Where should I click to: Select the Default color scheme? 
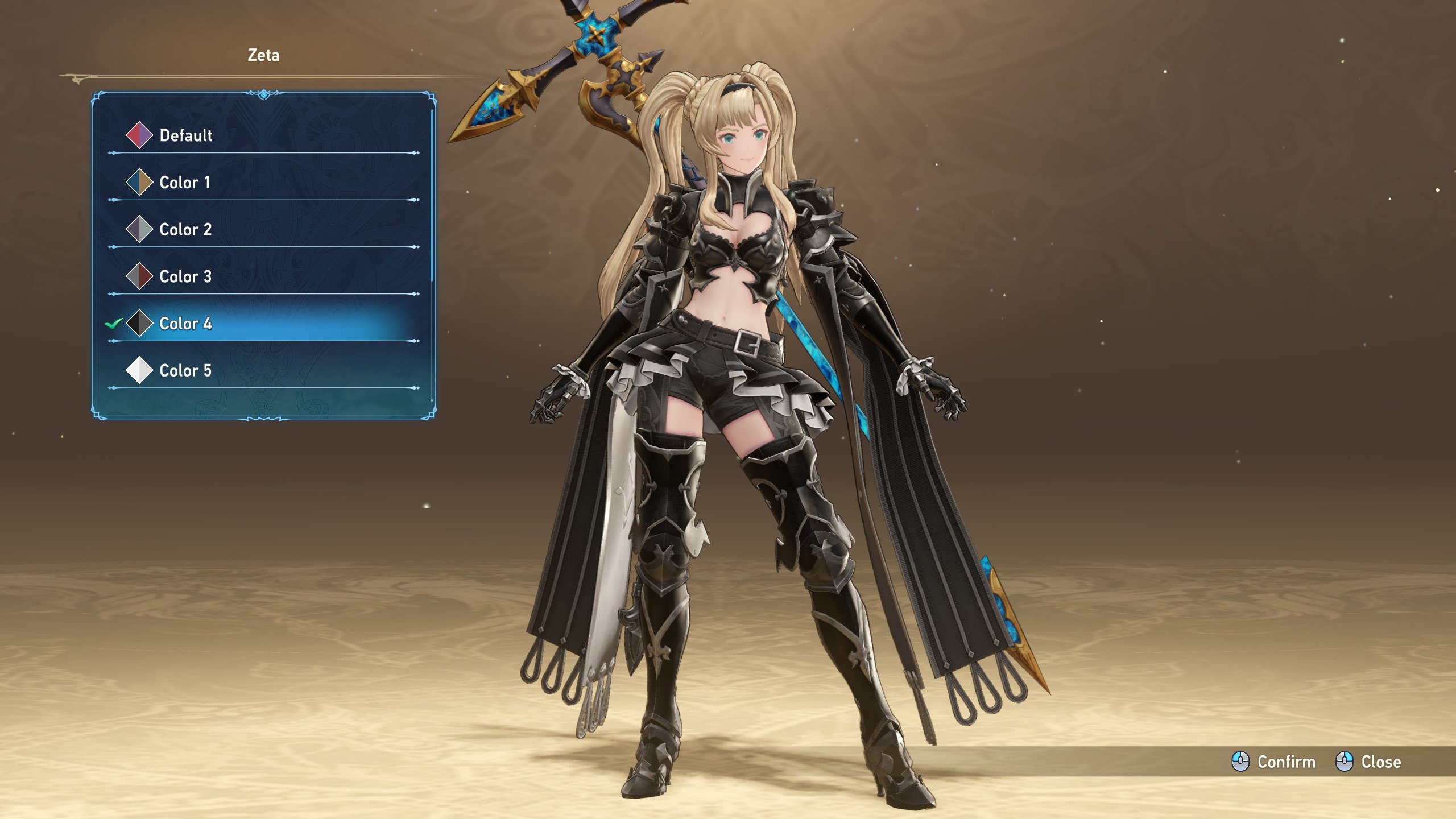185,135
